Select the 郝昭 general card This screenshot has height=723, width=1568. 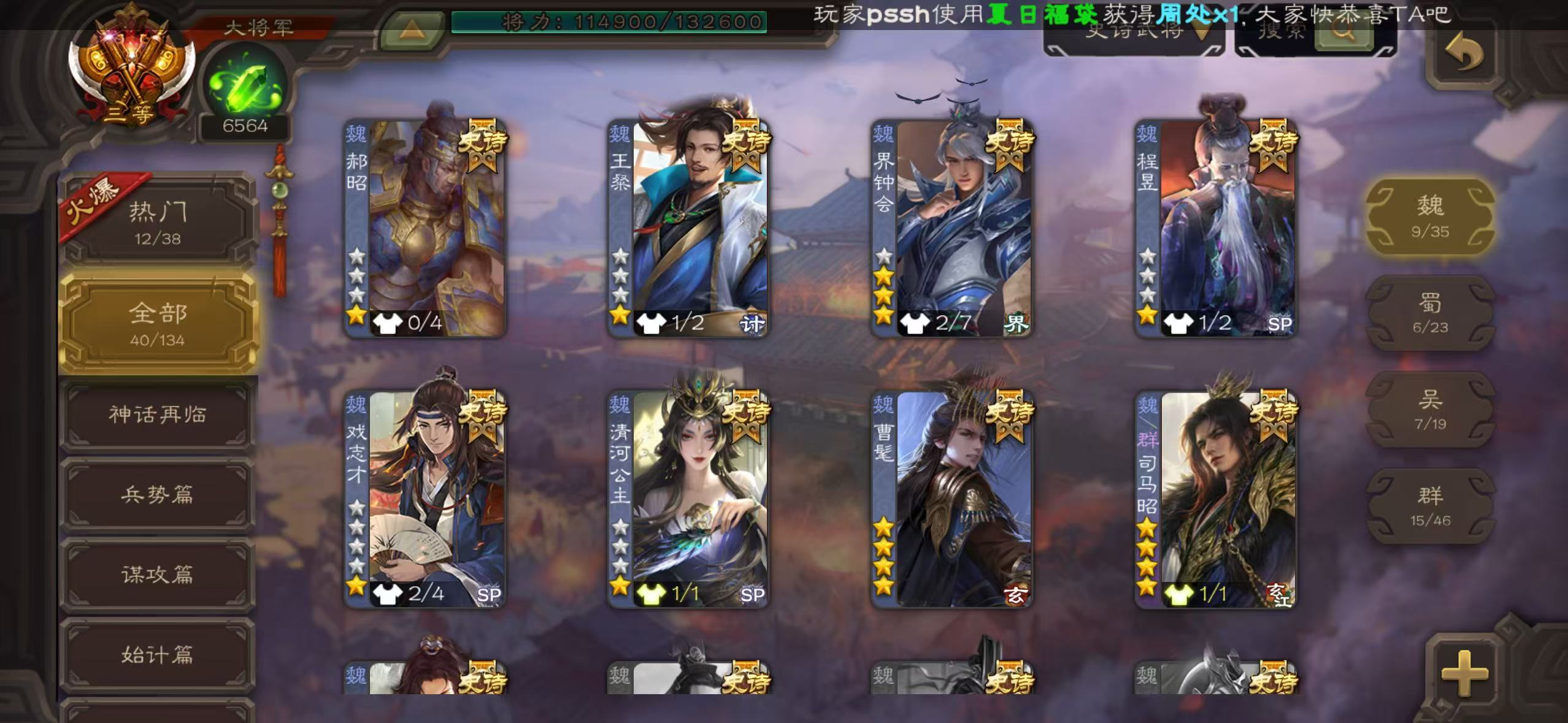coord(425,228)
